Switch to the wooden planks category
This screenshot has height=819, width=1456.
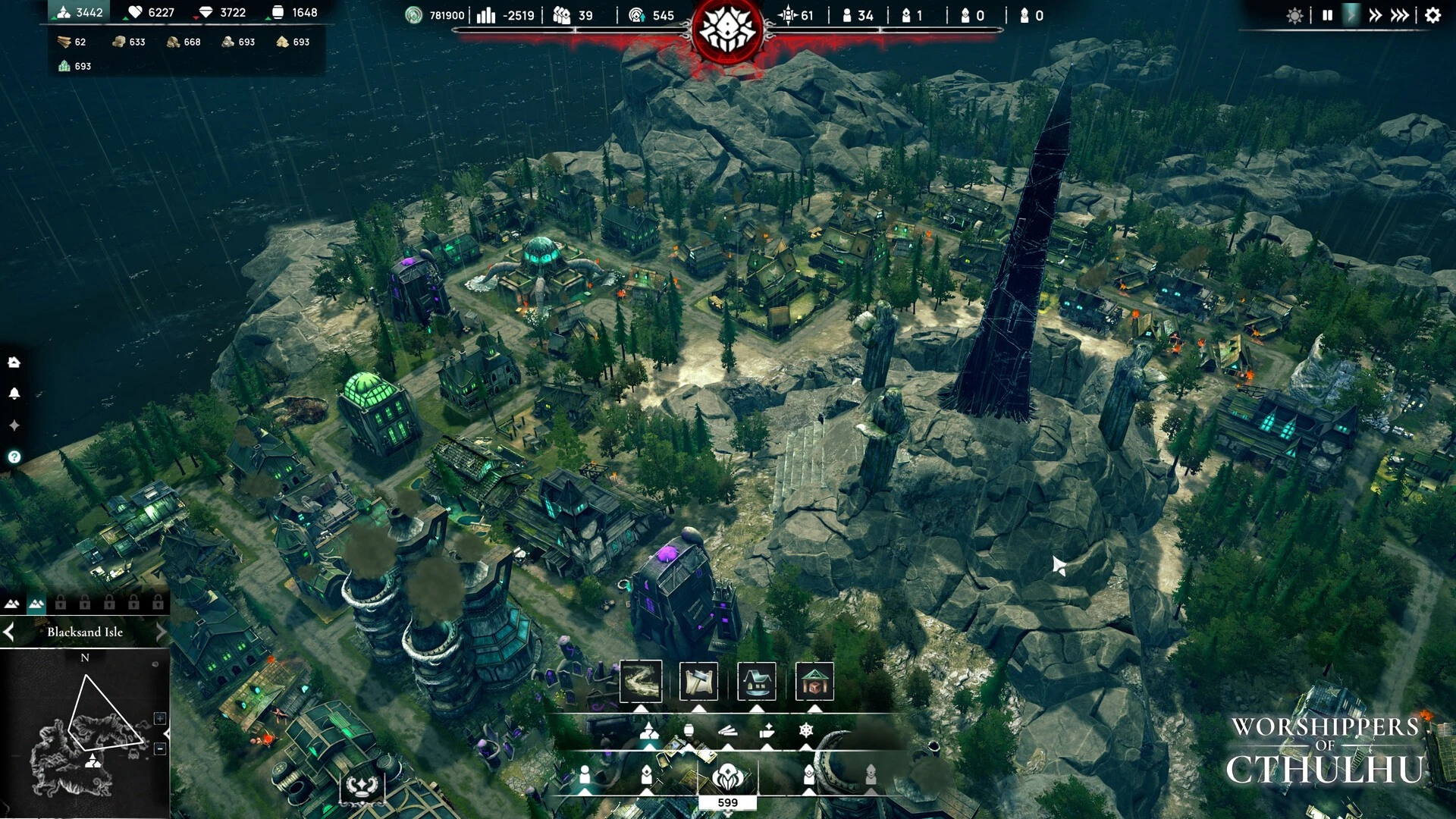tap(727, 730)
